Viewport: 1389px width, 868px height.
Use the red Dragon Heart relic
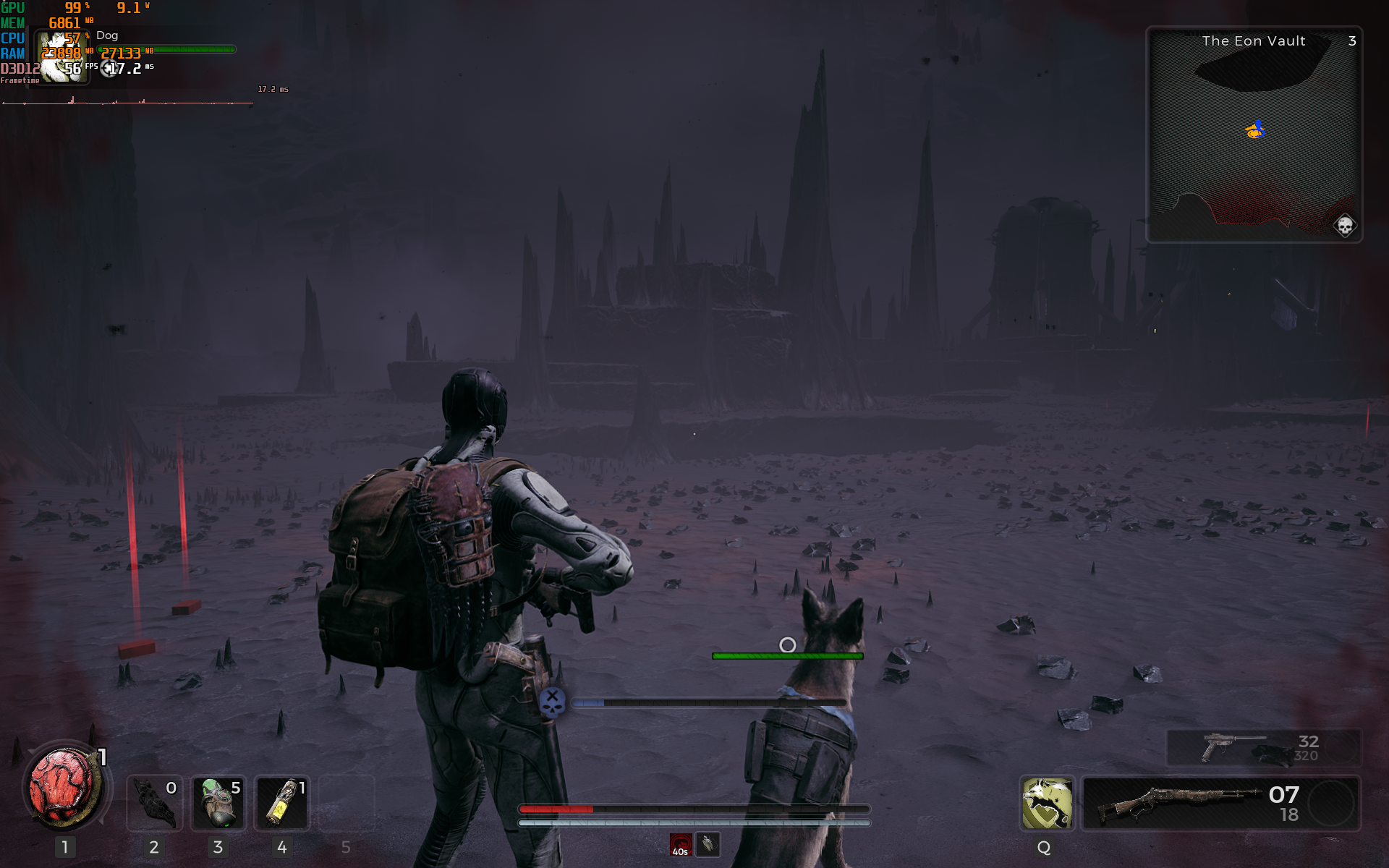click(x=64, y=788)
